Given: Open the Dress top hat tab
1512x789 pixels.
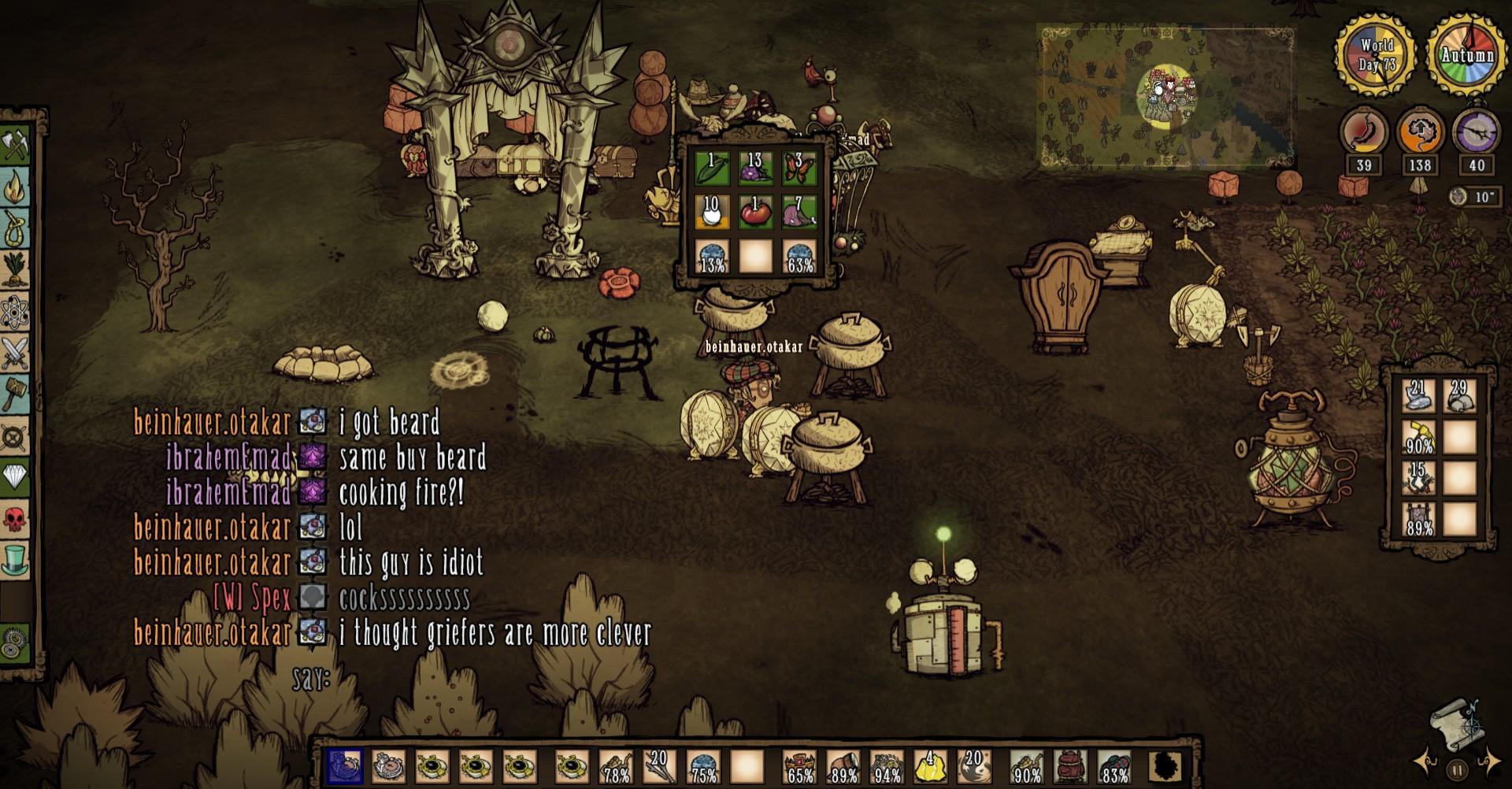Looking at the screenshot, I should (16, 561).
